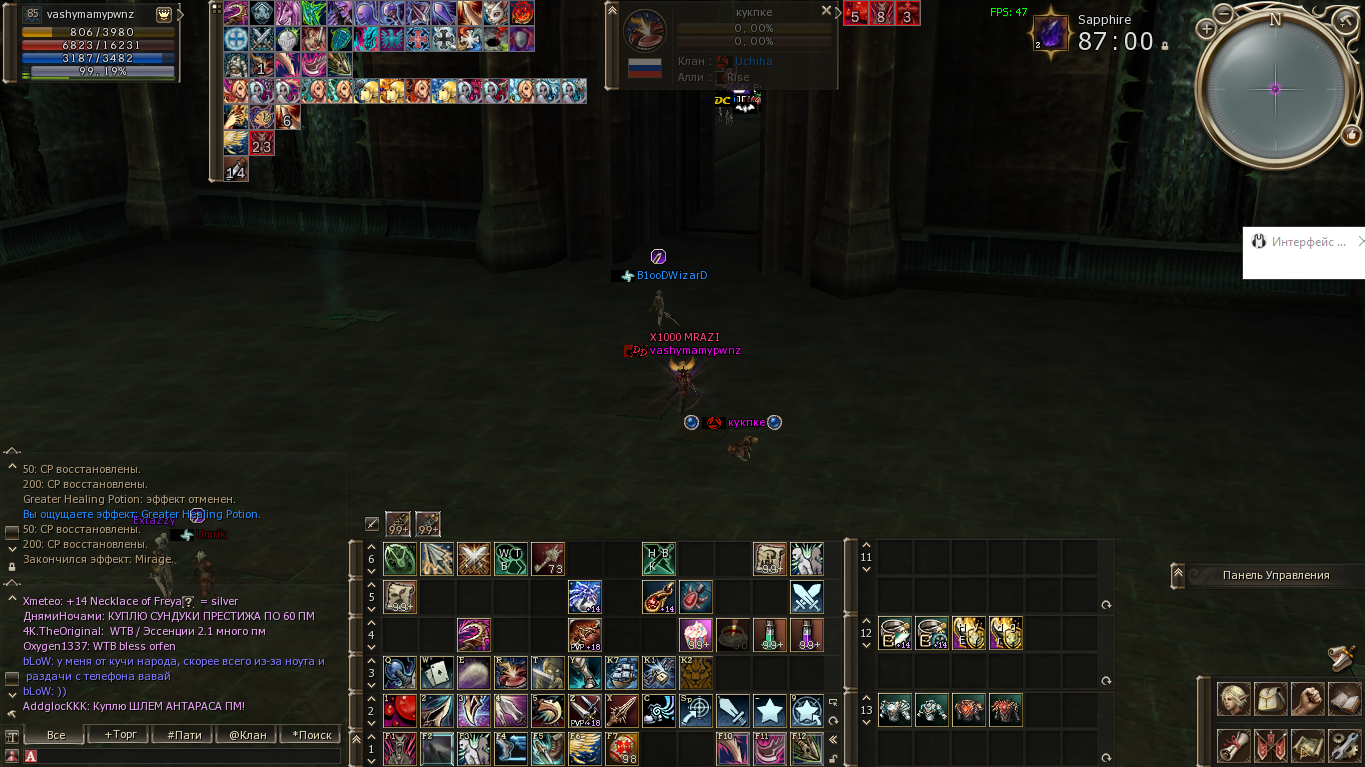Open the world map scroll icon
Viewport: 1365px width, 767px height.
pyautogui.click(x=1308, y=745)
